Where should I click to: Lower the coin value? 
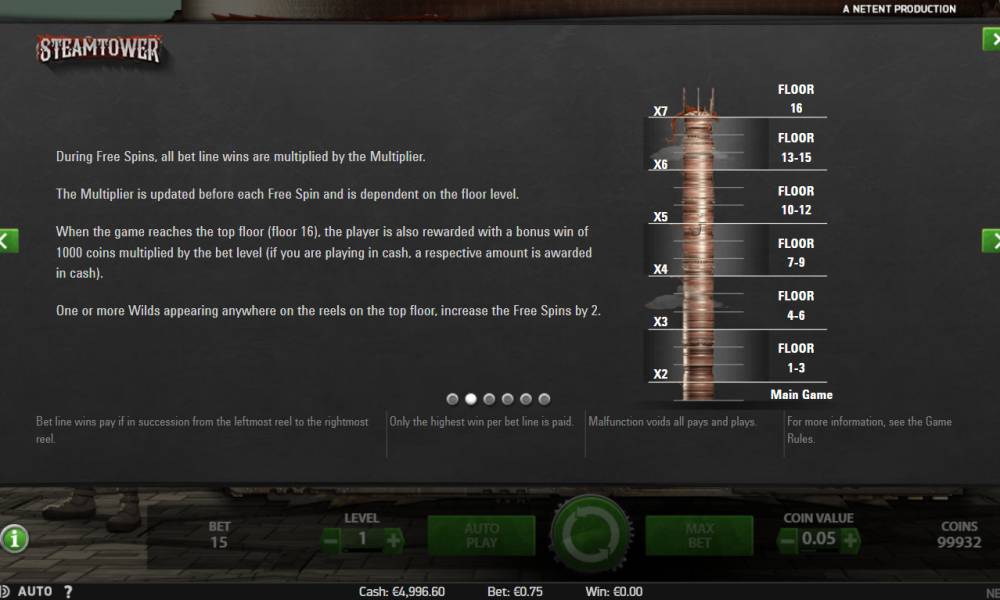[x=788, y=540]
